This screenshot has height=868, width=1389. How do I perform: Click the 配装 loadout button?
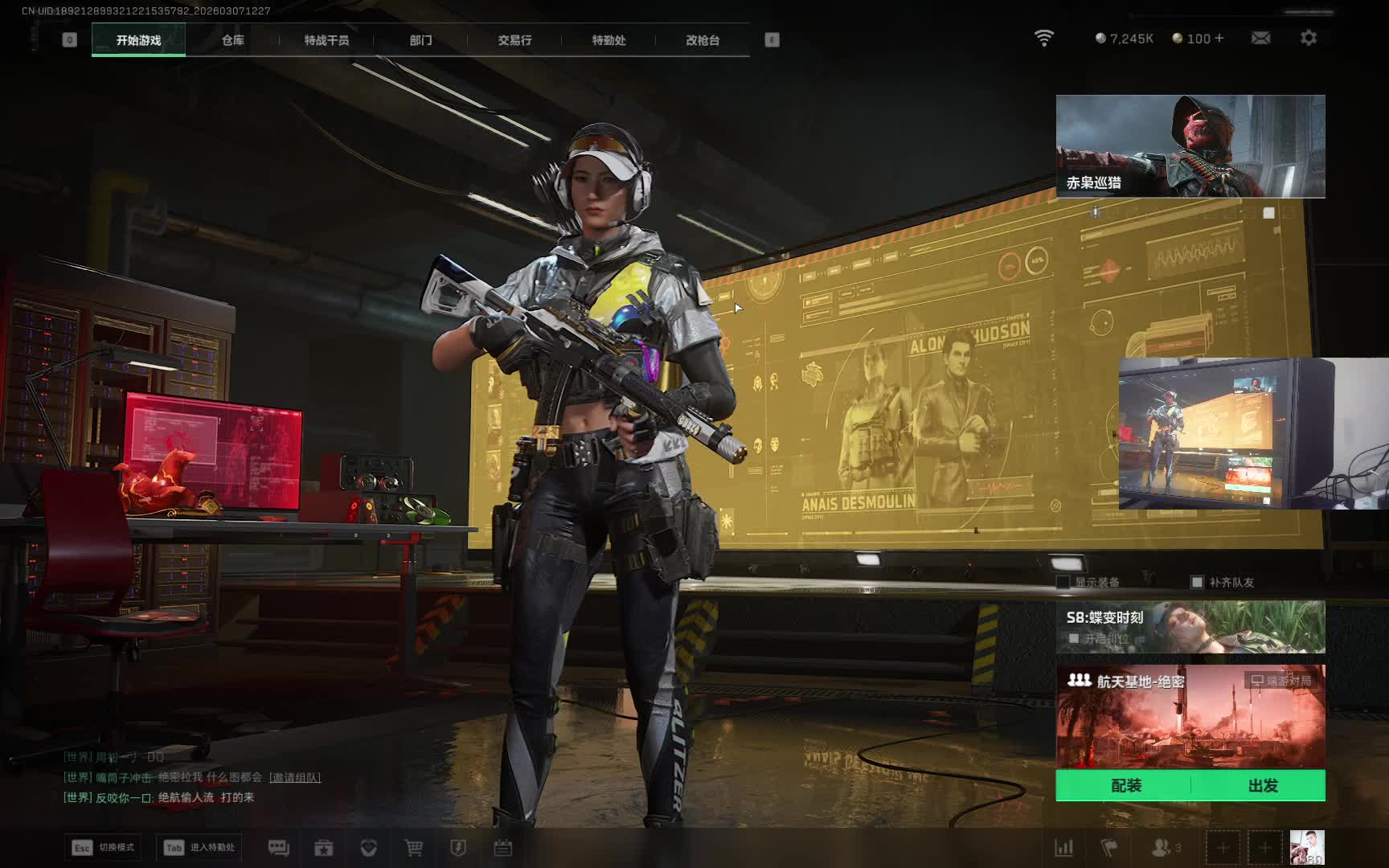point(1125,785)
